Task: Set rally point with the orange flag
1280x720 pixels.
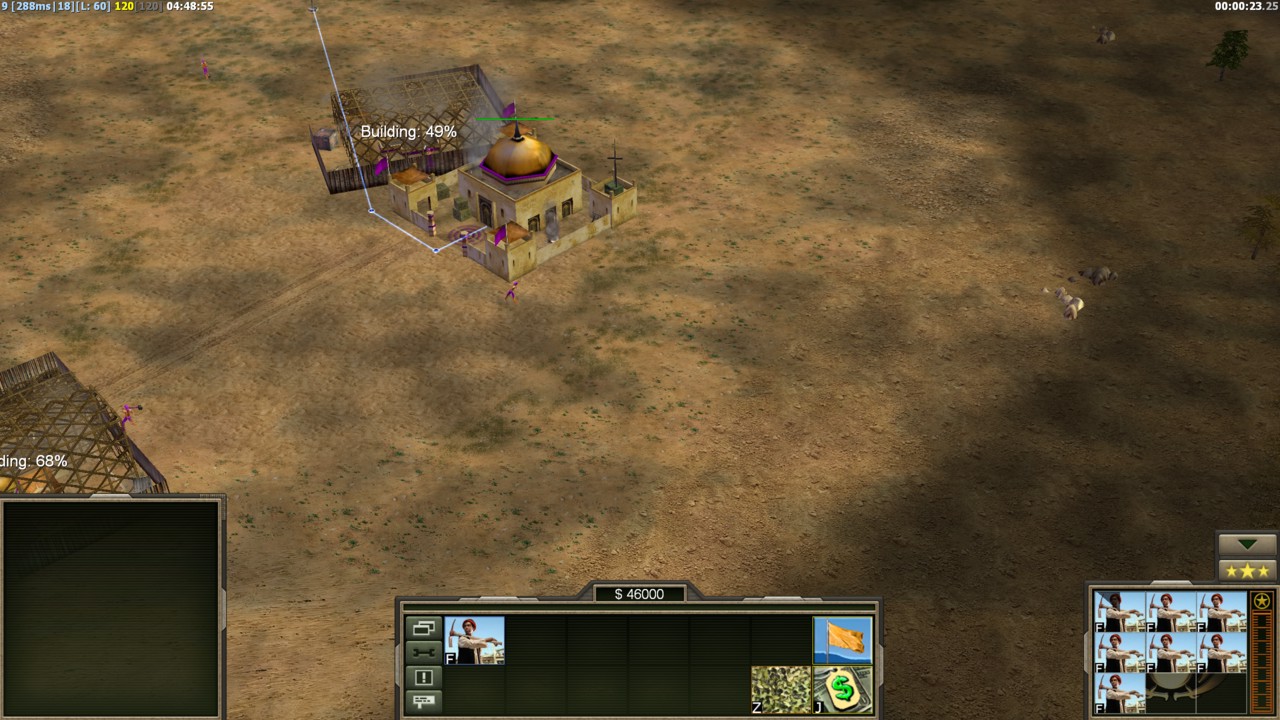Action: (x=842, y=640)
